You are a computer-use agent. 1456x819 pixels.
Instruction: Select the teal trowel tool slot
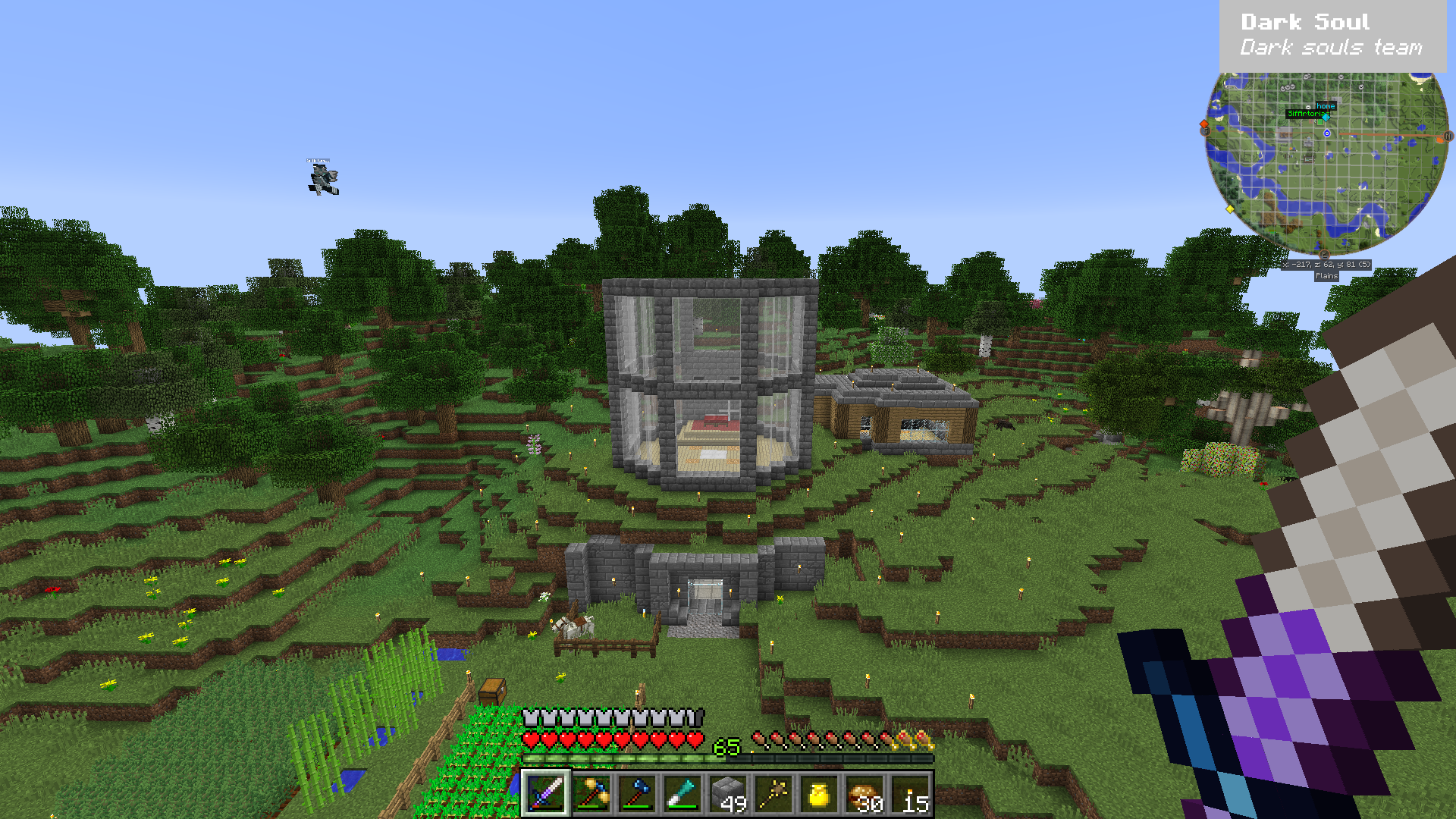682,794
